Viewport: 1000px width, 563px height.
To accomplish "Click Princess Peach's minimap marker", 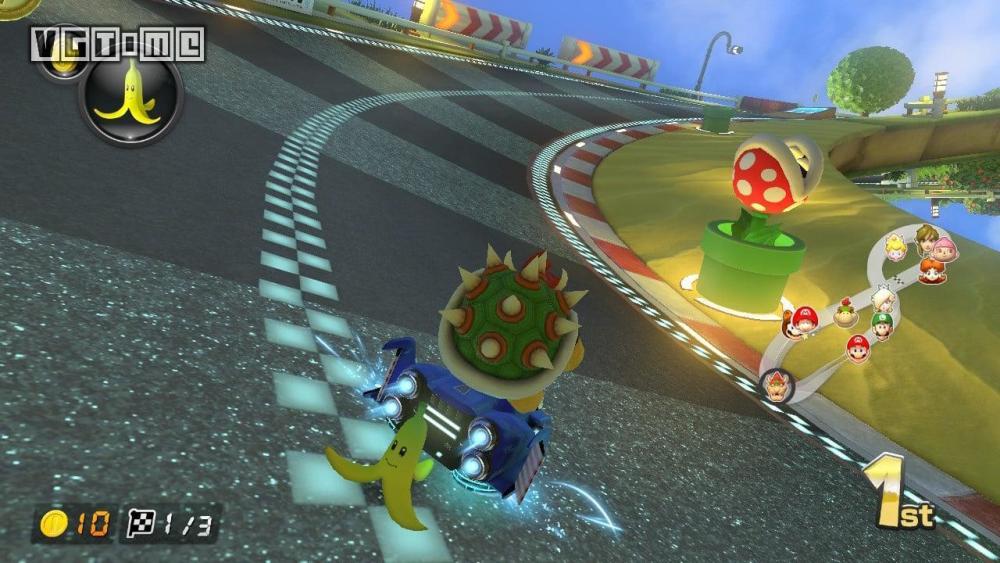I will click(895, 247).
